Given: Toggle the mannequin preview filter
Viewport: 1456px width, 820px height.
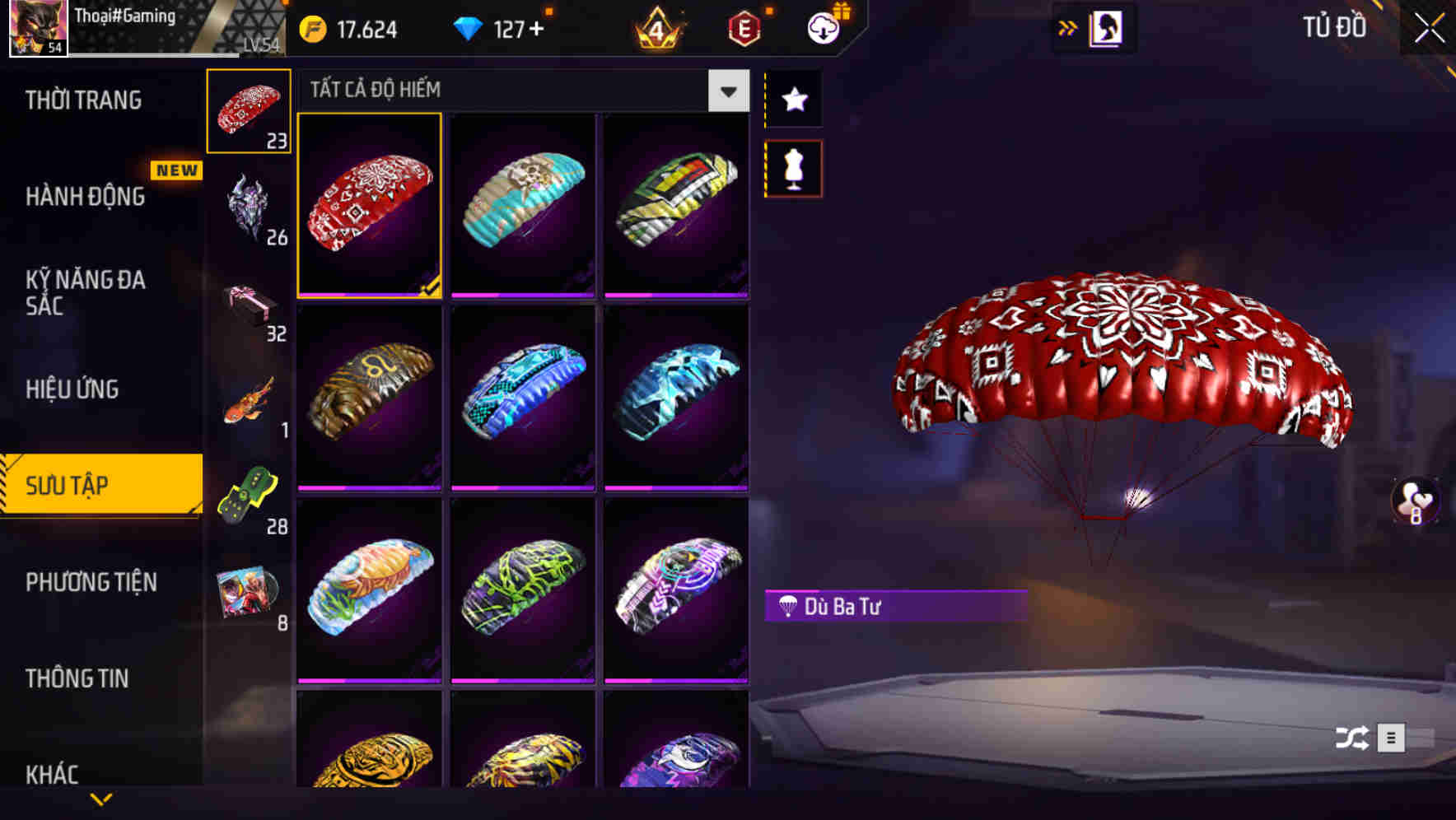Looking at the screenshot, I should [x=793, y=167].
